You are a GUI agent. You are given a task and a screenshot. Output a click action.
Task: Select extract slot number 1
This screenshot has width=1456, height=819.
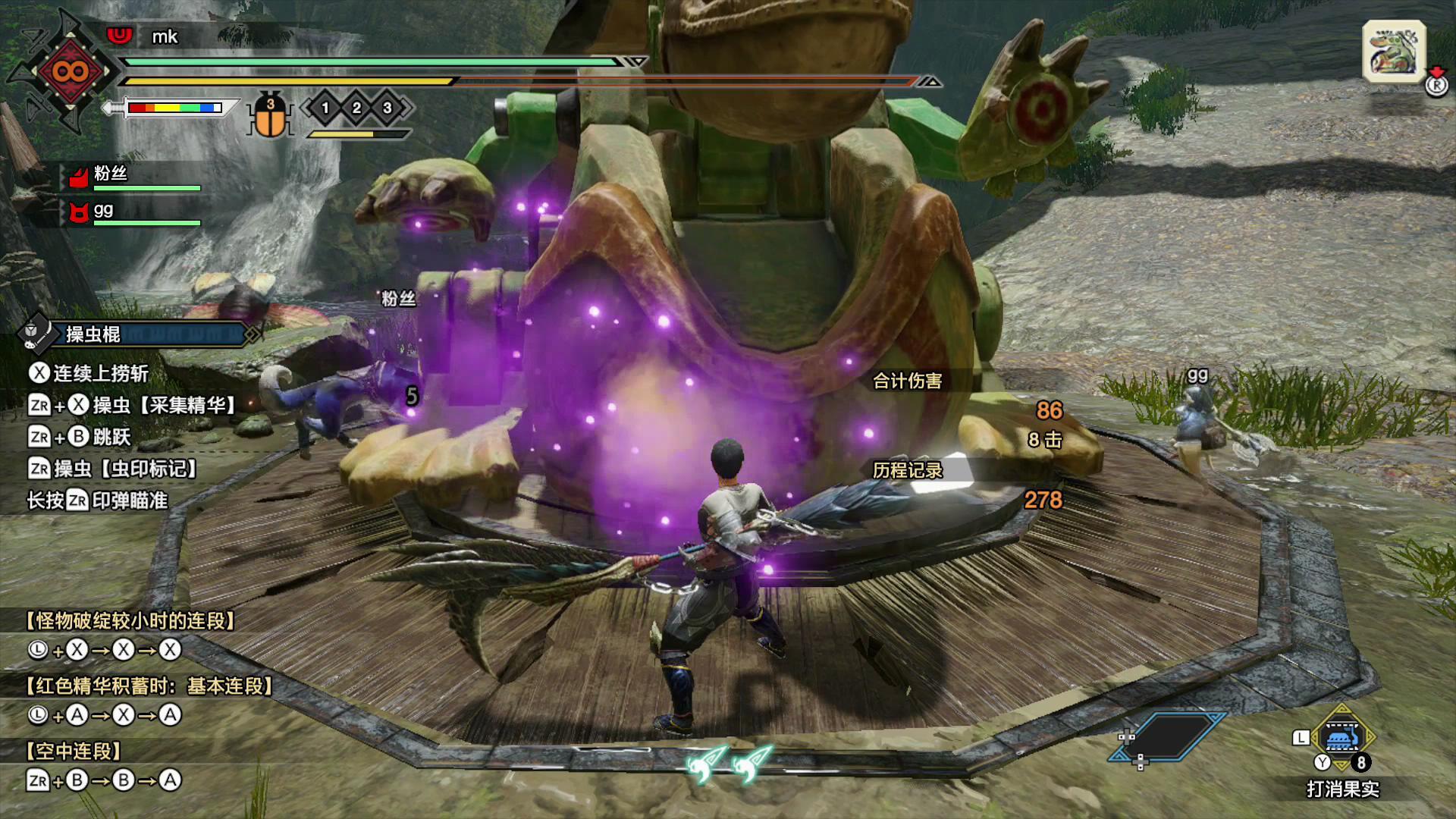[x=325, y=108]
